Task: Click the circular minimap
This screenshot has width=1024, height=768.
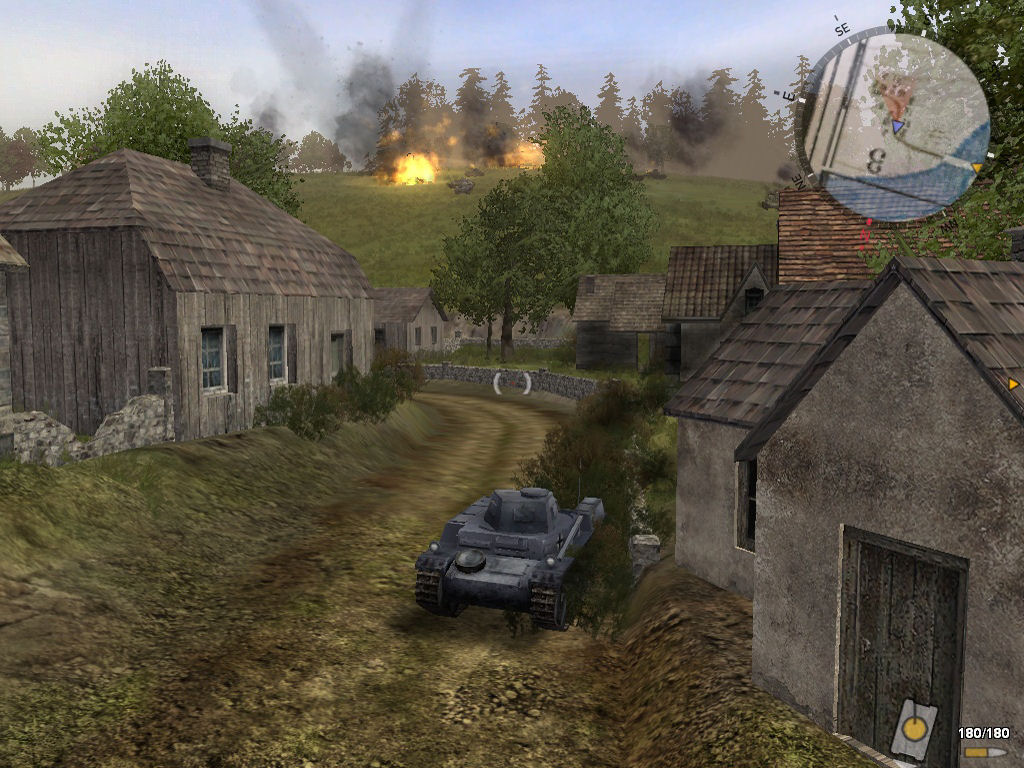Action: coord(895,127)
